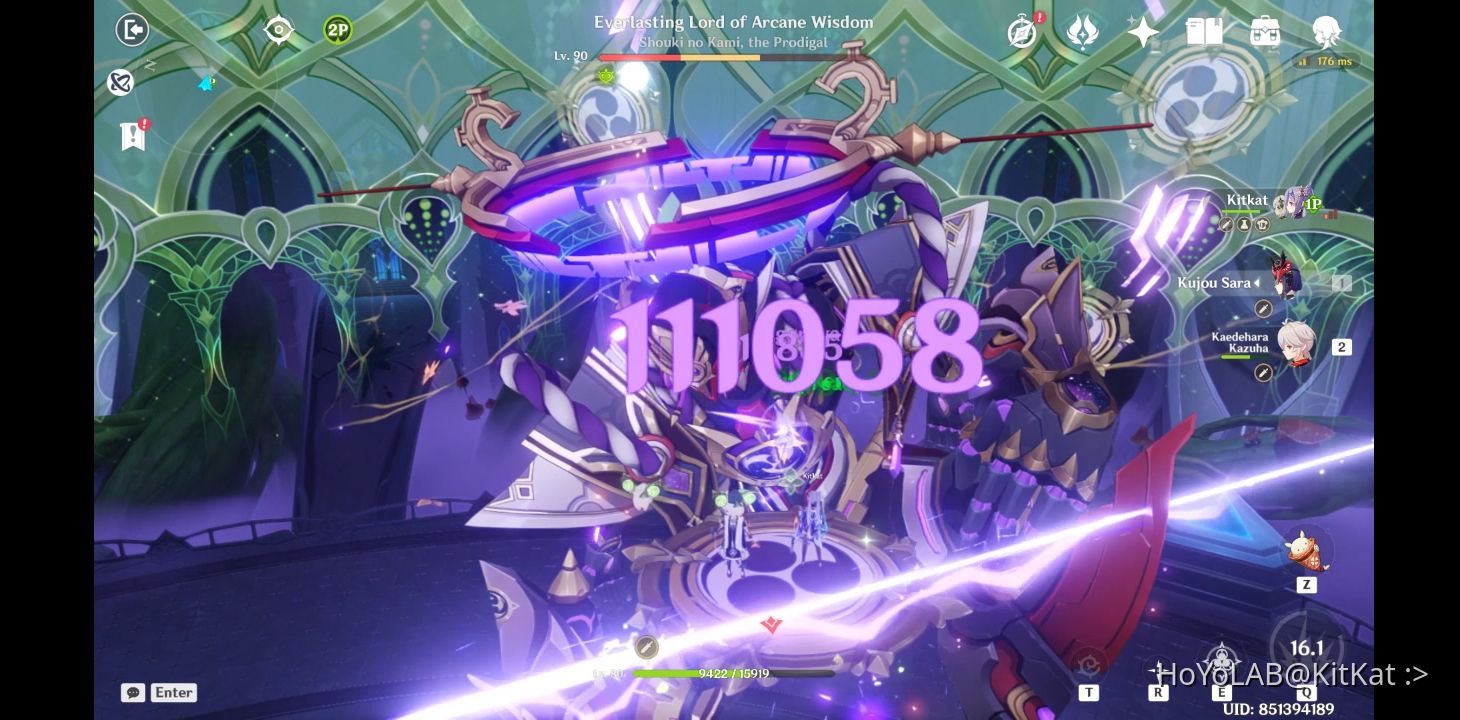Open chat via the speech bubble icon

[x=133, y=692]
